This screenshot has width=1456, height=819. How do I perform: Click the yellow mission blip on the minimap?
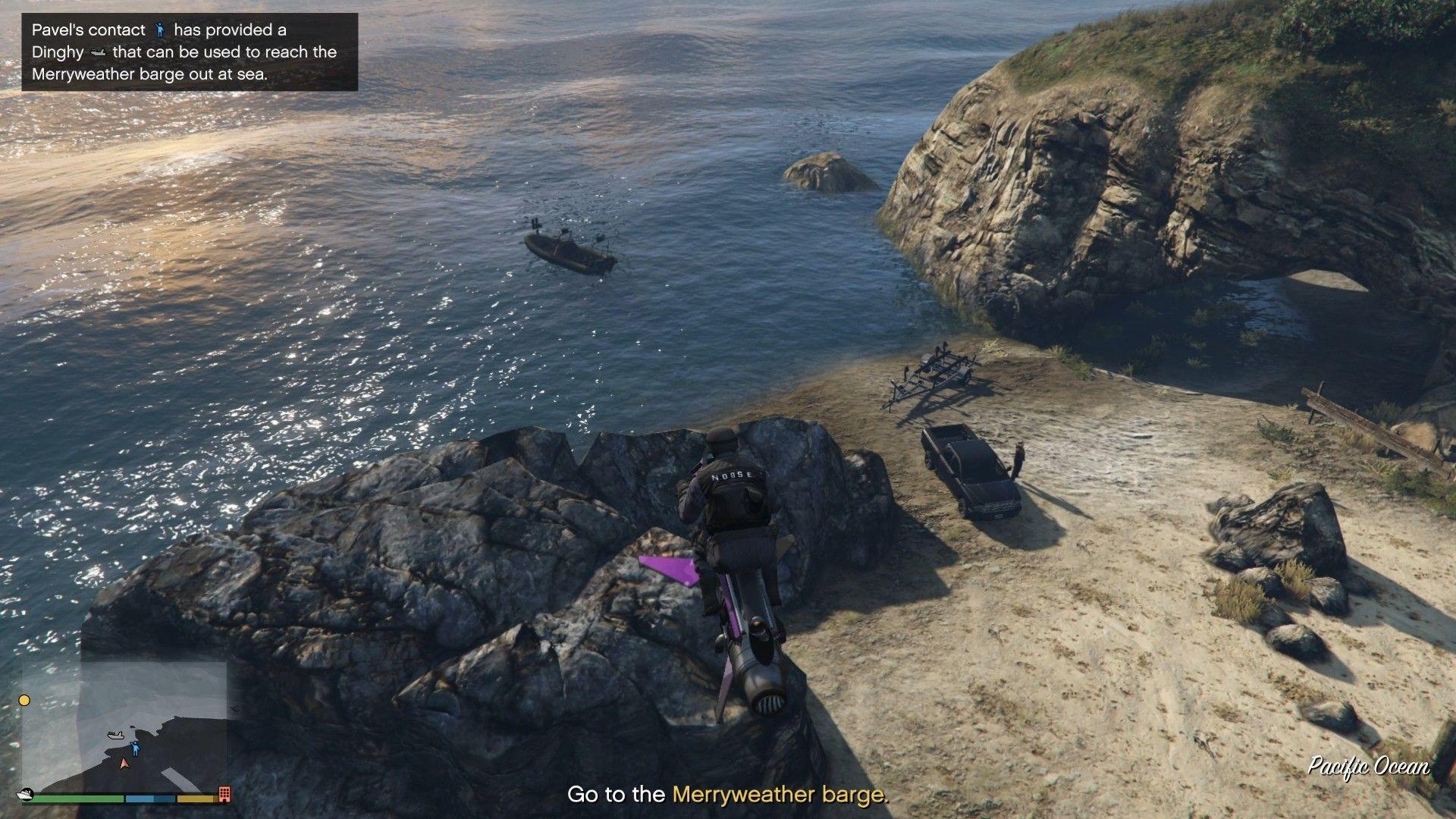coord(24,700)
